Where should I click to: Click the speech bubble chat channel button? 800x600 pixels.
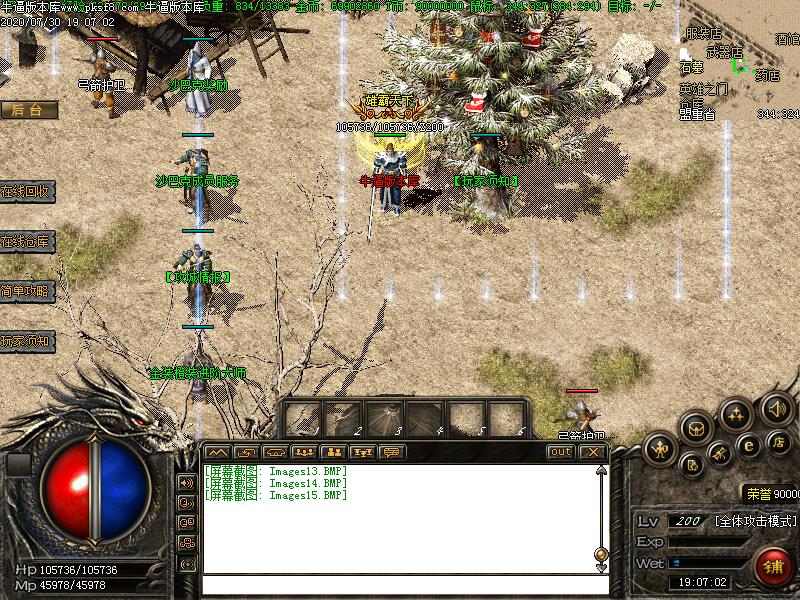392,452
